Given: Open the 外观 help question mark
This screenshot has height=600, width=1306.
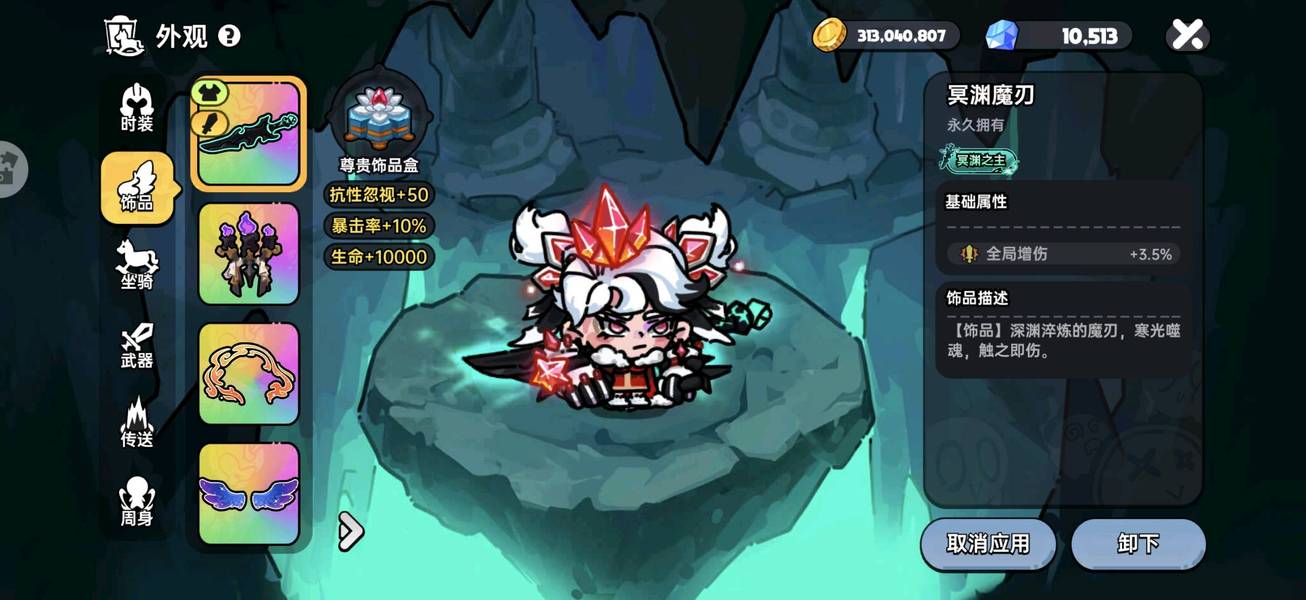Looking at the screenshot, I should tap(229, 37).
